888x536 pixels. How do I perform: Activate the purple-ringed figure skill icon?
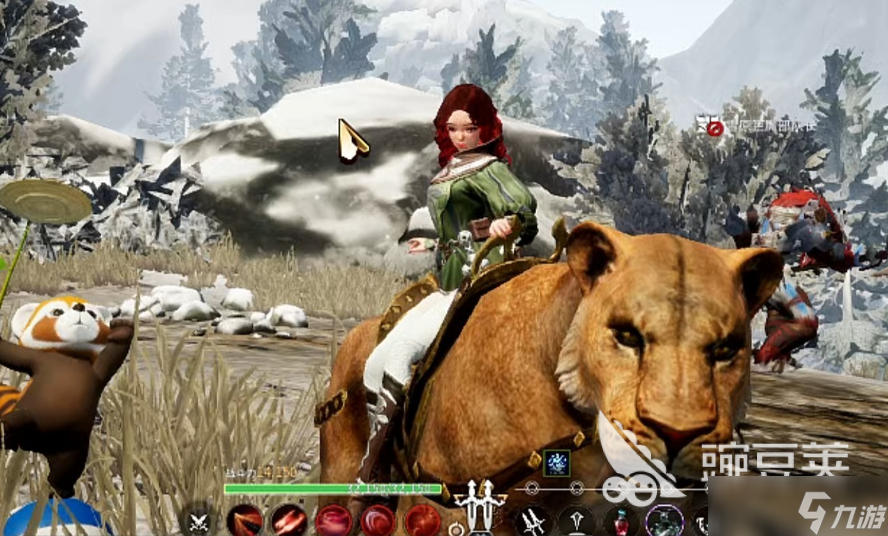tap(664, 521)
